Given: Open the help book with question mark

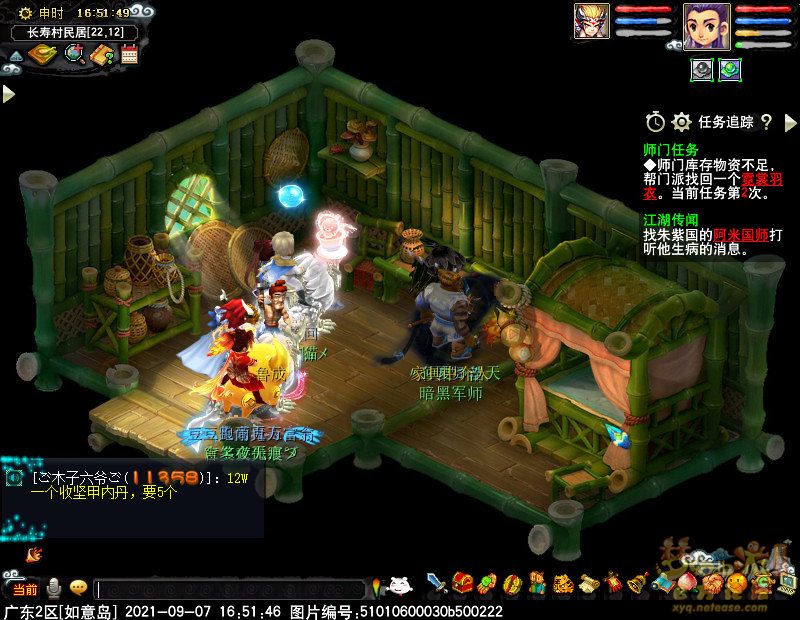Looking at the screenshot, I should coord(101,54).
